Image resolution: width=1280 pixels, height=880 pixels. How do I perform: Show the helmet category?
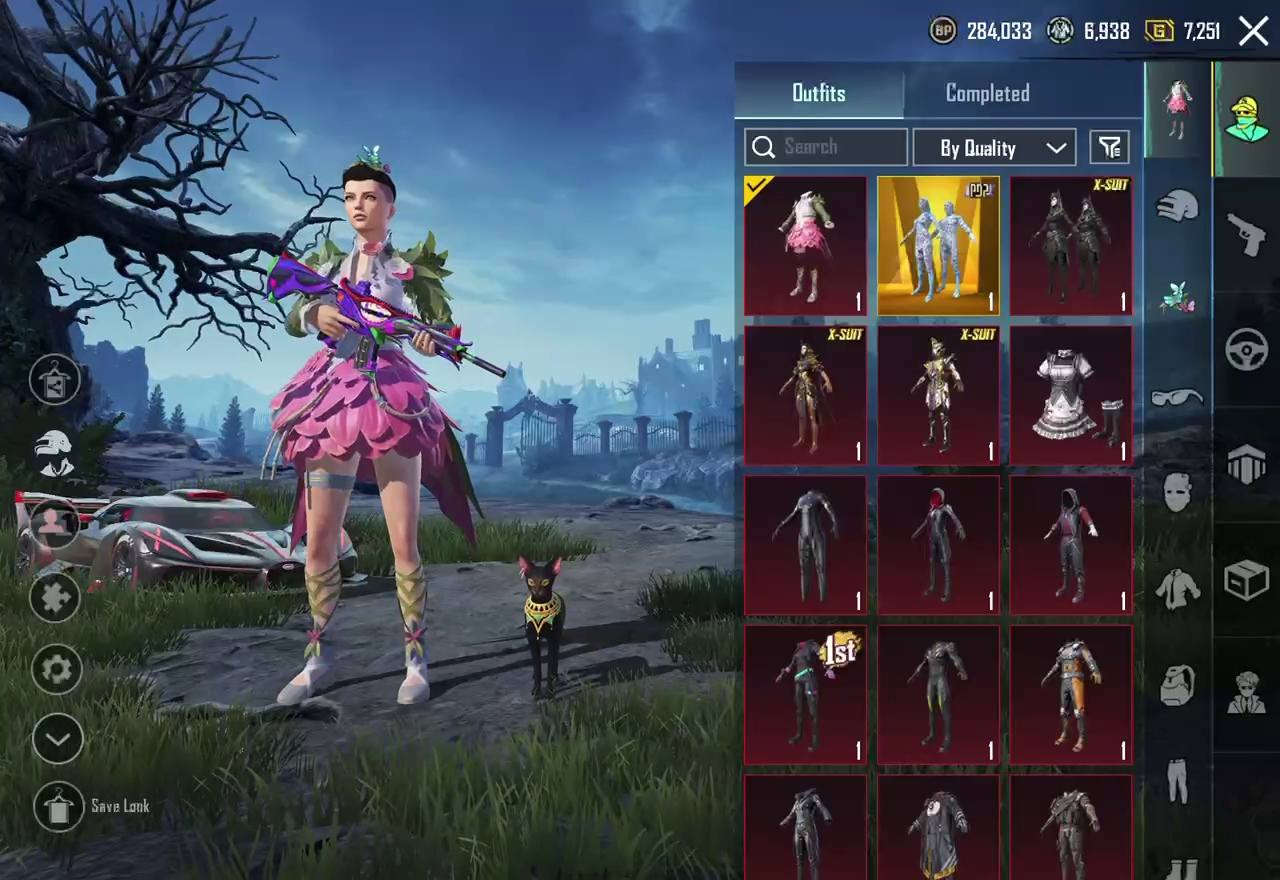click(1177, 208)
